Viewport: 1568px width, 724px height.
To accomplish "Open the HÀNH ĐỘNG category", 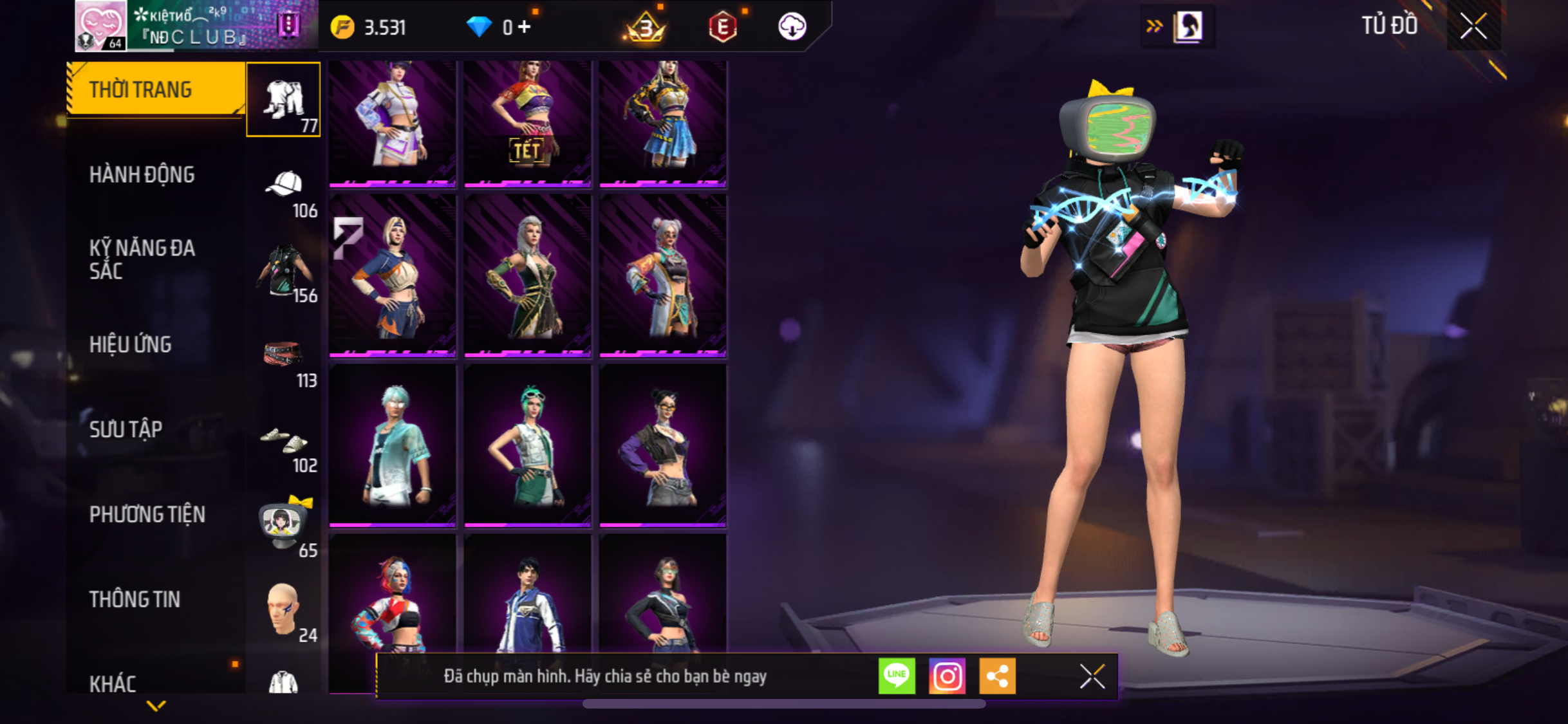I will pyautogui.click(x=142, y=174).
